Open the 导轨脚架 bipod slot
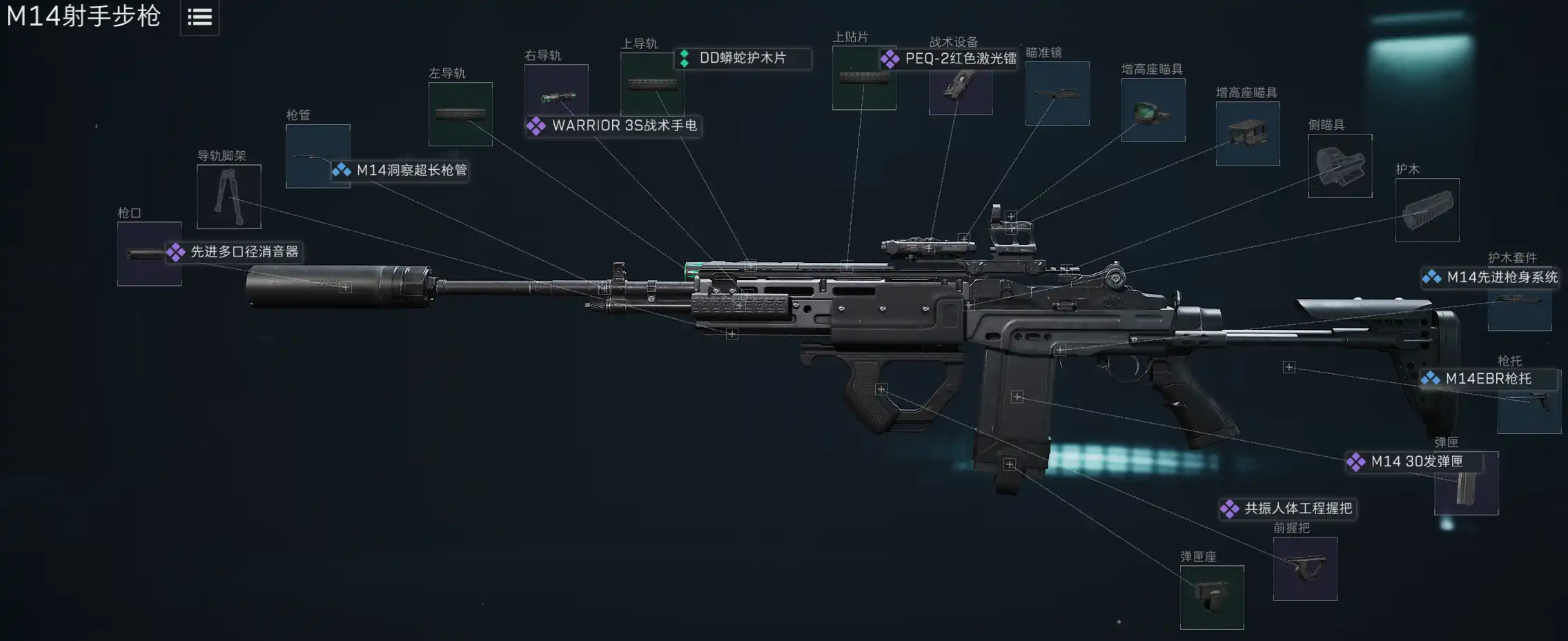 point(229,197)
